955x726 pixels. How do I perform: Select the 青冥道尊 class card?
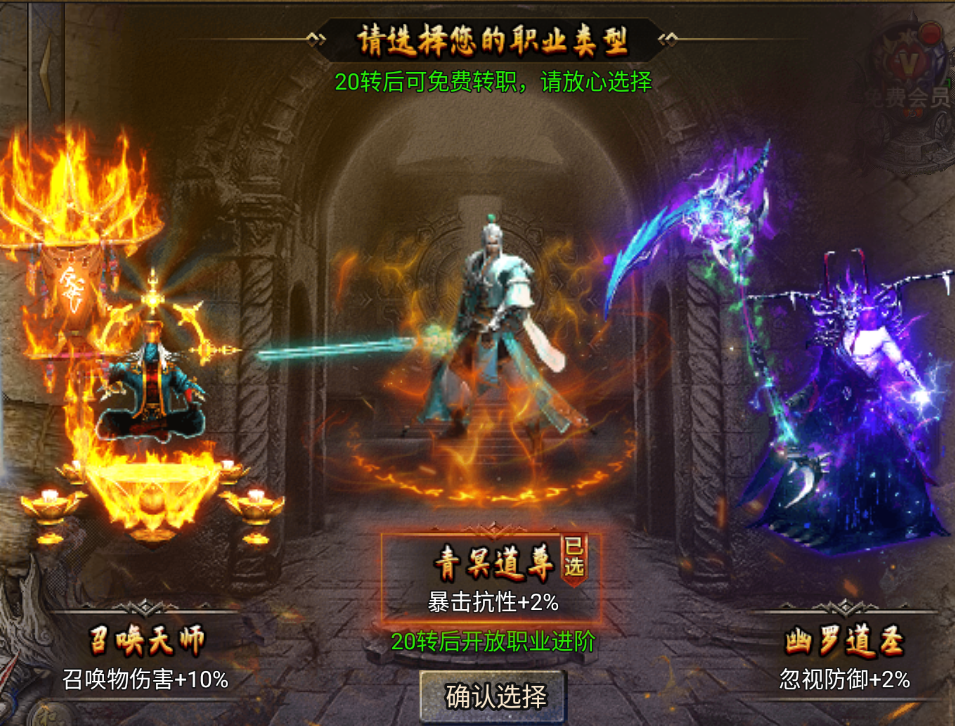(x=492, y=578)
